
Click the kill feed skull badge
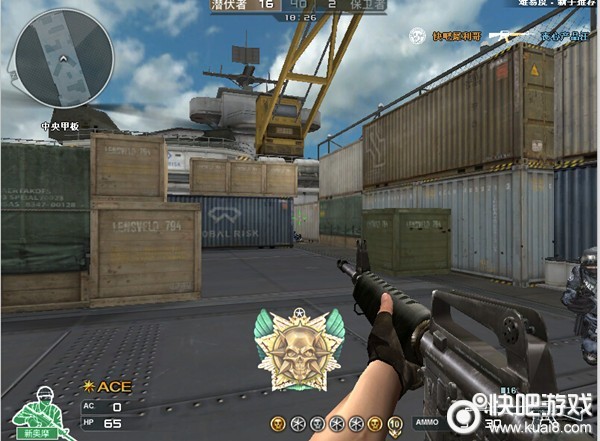[419, 35]
